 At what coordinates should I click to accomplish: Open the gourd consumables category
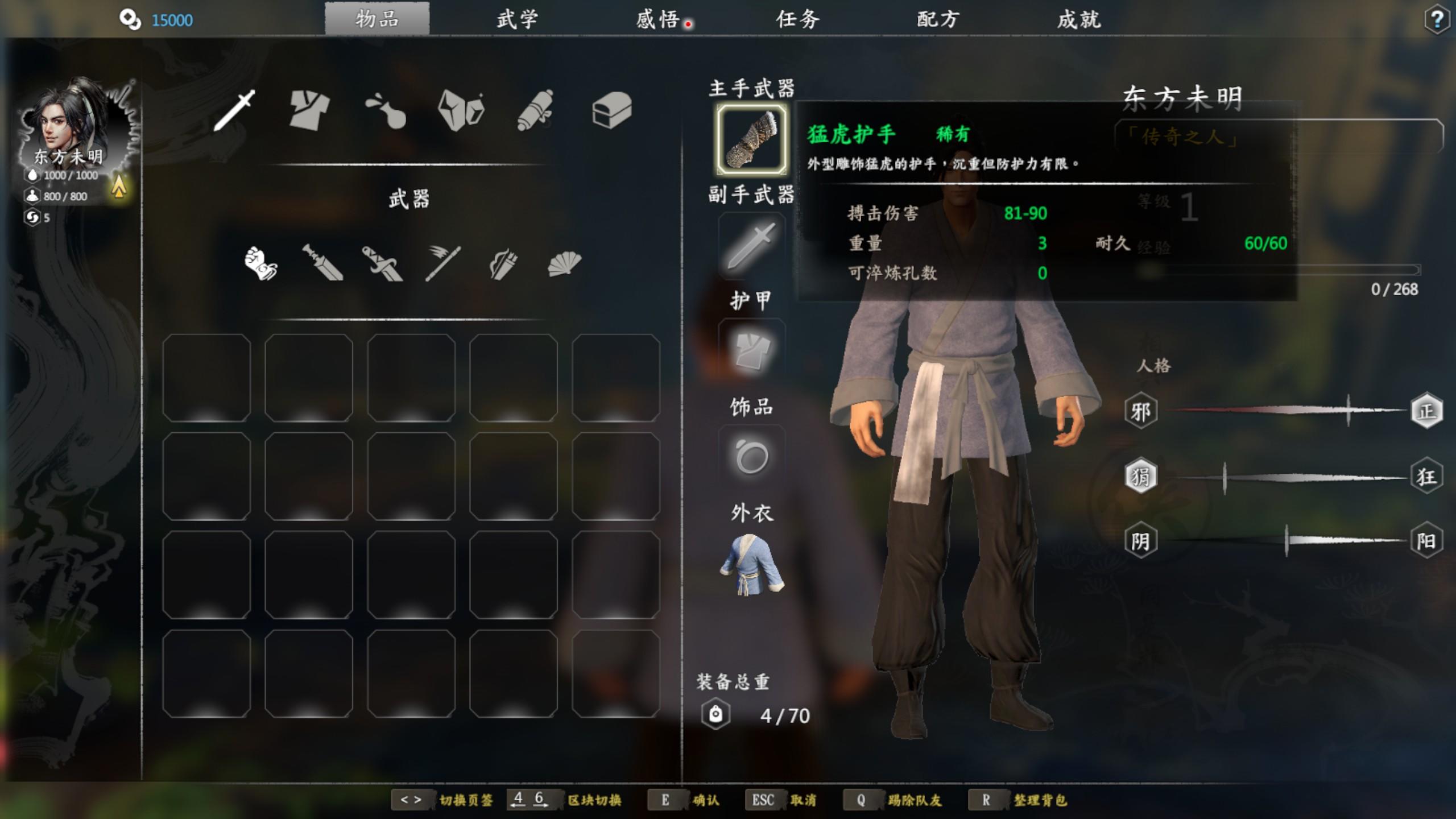(x=386, y=111)
